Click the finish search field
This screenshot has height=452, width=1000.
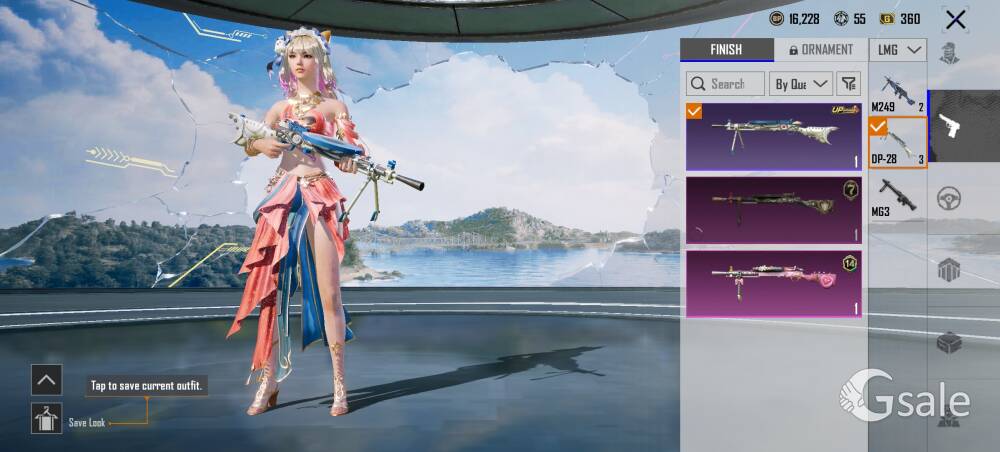(725, 84)
